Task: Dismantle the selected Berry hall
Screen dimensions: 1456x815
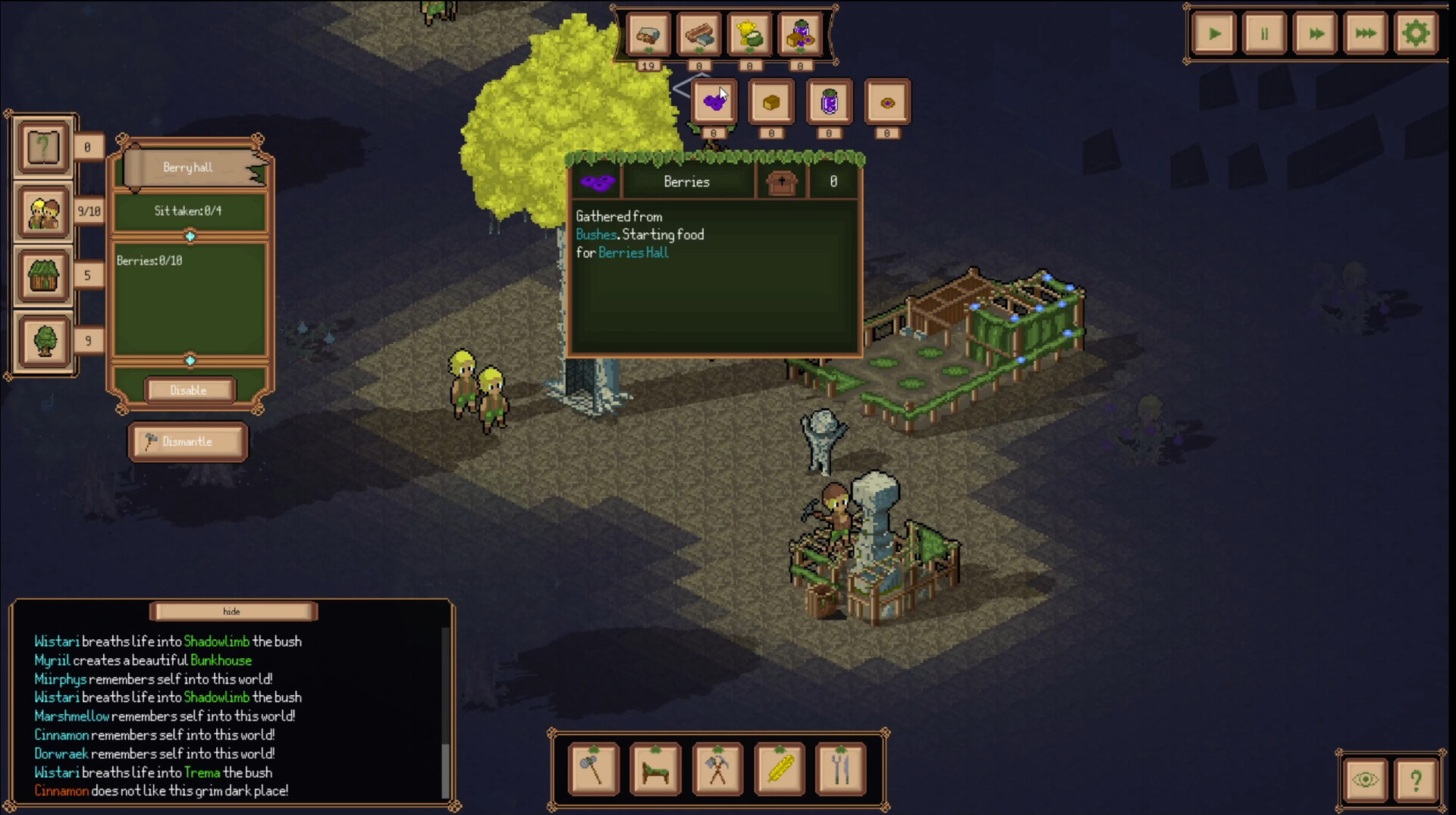Action: [188, 442]
